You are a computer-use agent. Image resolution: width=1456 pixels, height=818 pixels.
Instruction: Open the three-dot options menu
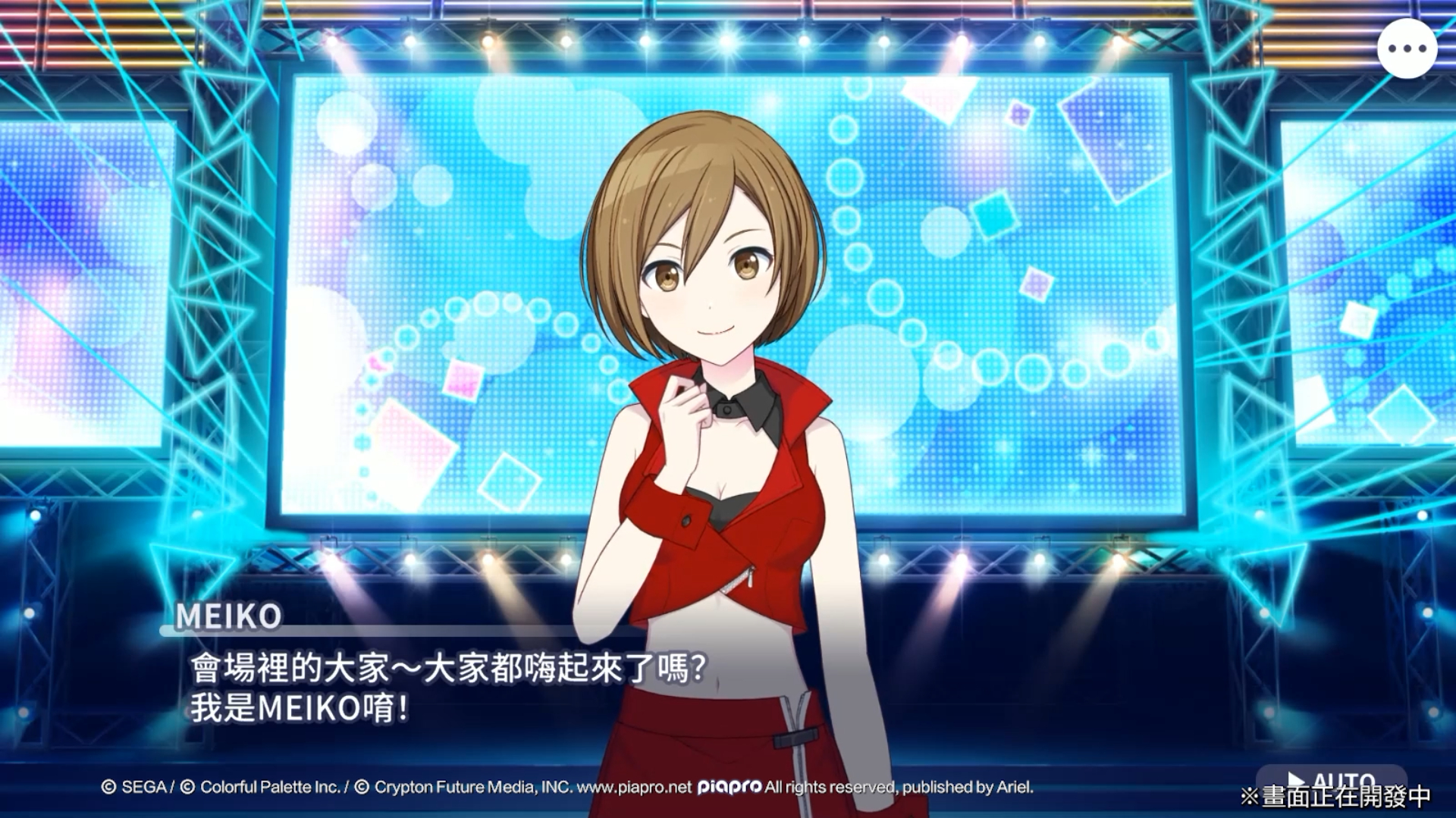(1407, 49)
